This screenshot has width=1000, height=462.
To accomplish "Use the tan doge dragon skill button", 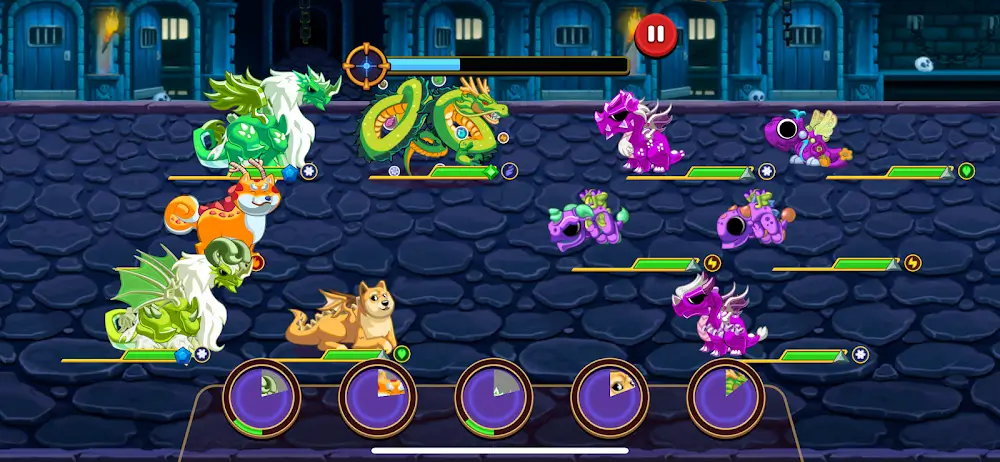I will (610, 396).
